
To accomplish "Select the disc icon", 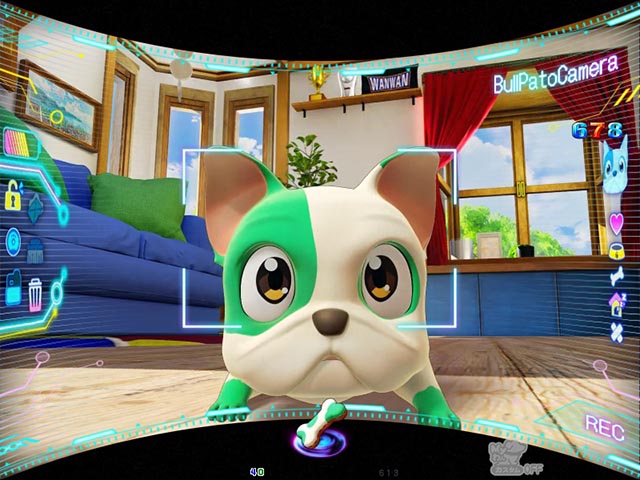I will pyautogui.click(x=13, y=241).
